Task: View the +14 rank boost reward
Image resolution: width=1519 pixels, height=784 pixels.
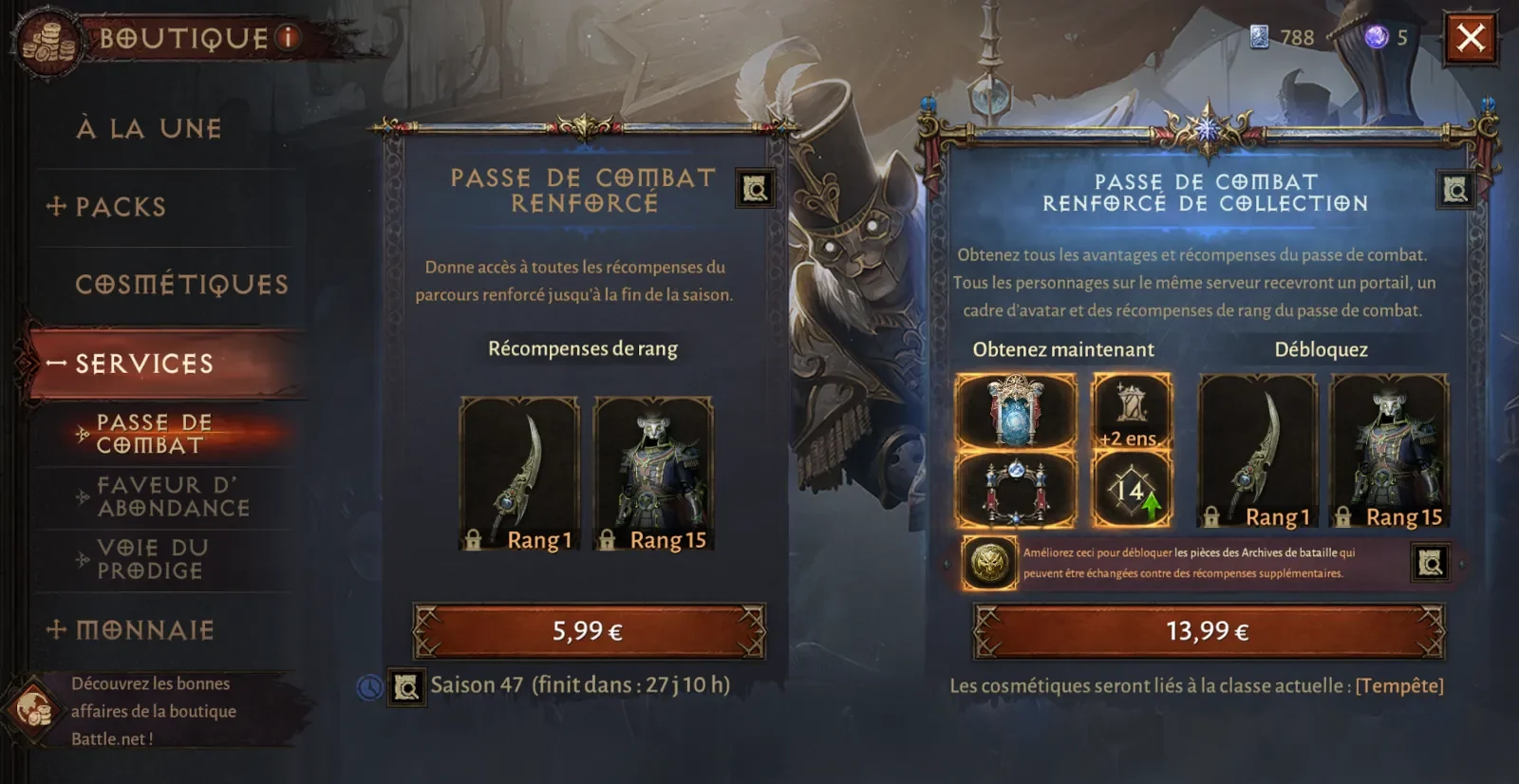Action: coord(1131,490)
